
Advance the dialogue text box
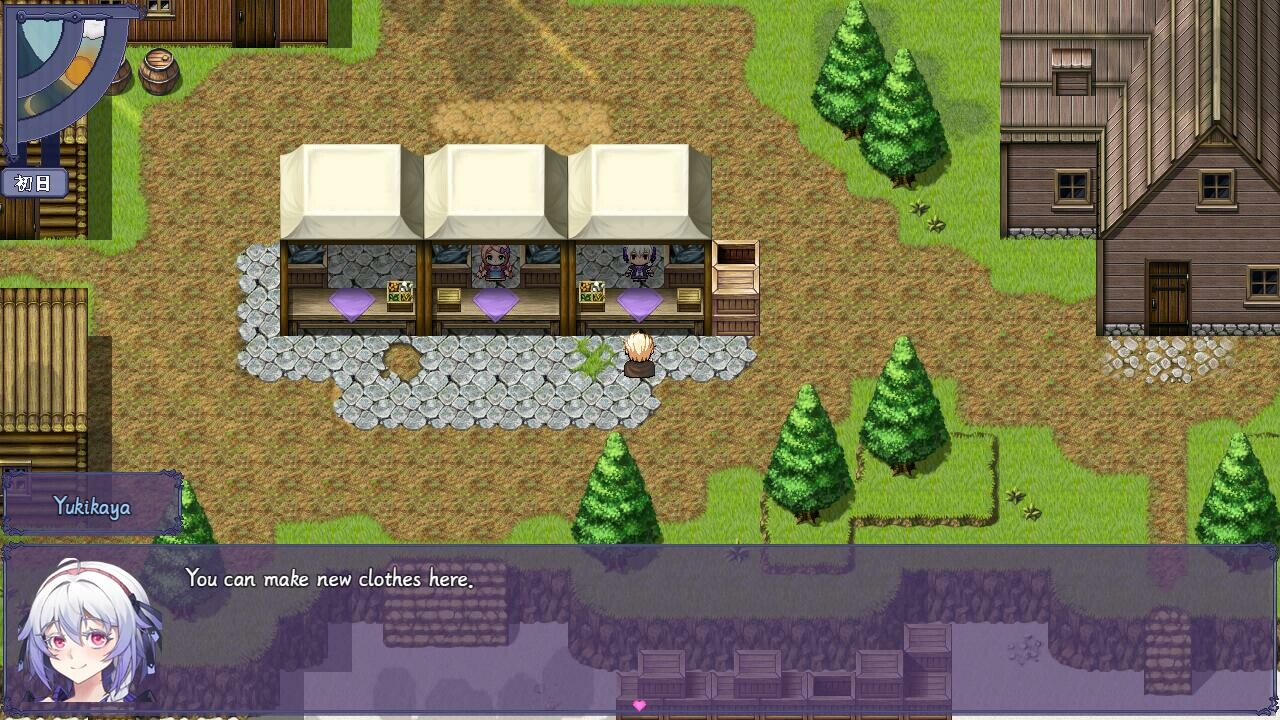point(700,630)
